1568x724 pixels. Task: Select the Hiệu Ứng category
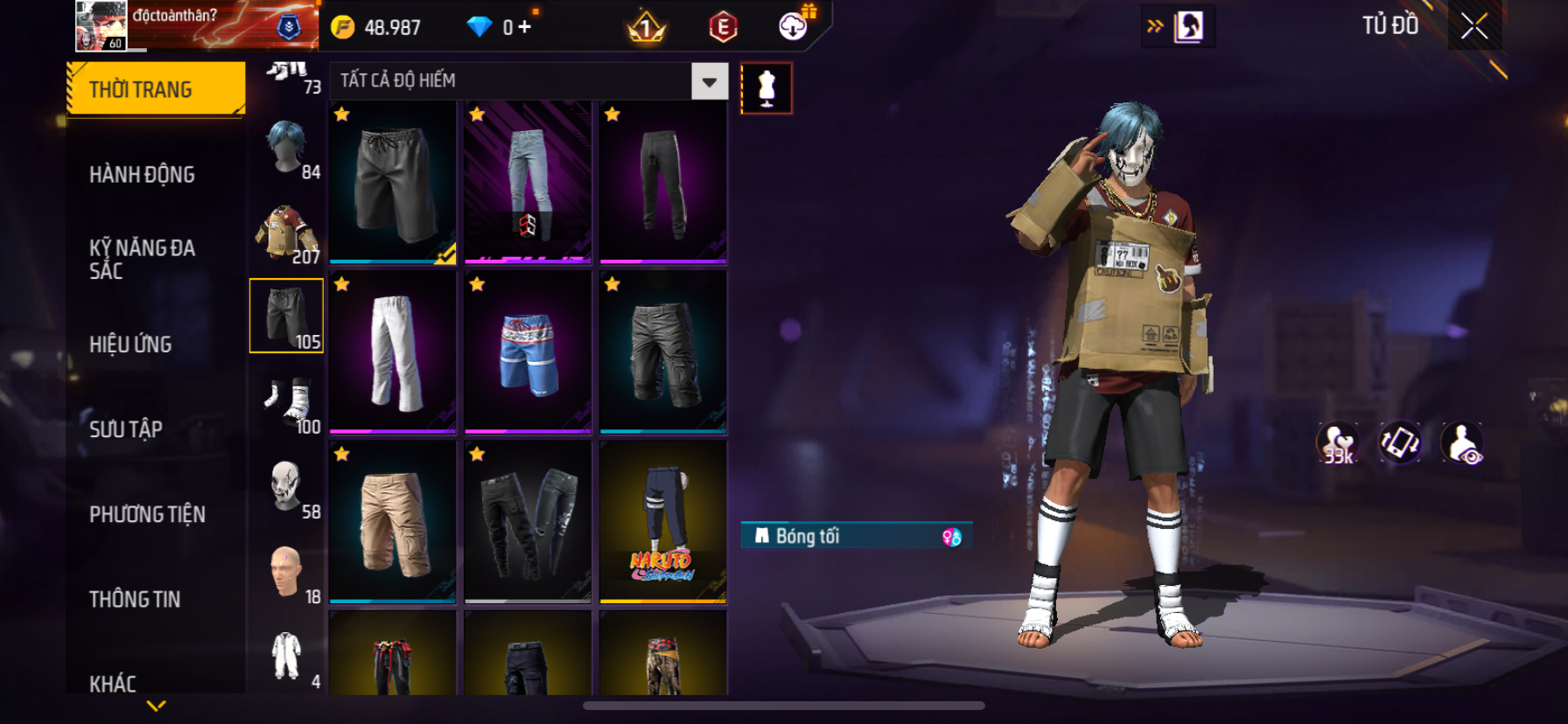[130, 344]
